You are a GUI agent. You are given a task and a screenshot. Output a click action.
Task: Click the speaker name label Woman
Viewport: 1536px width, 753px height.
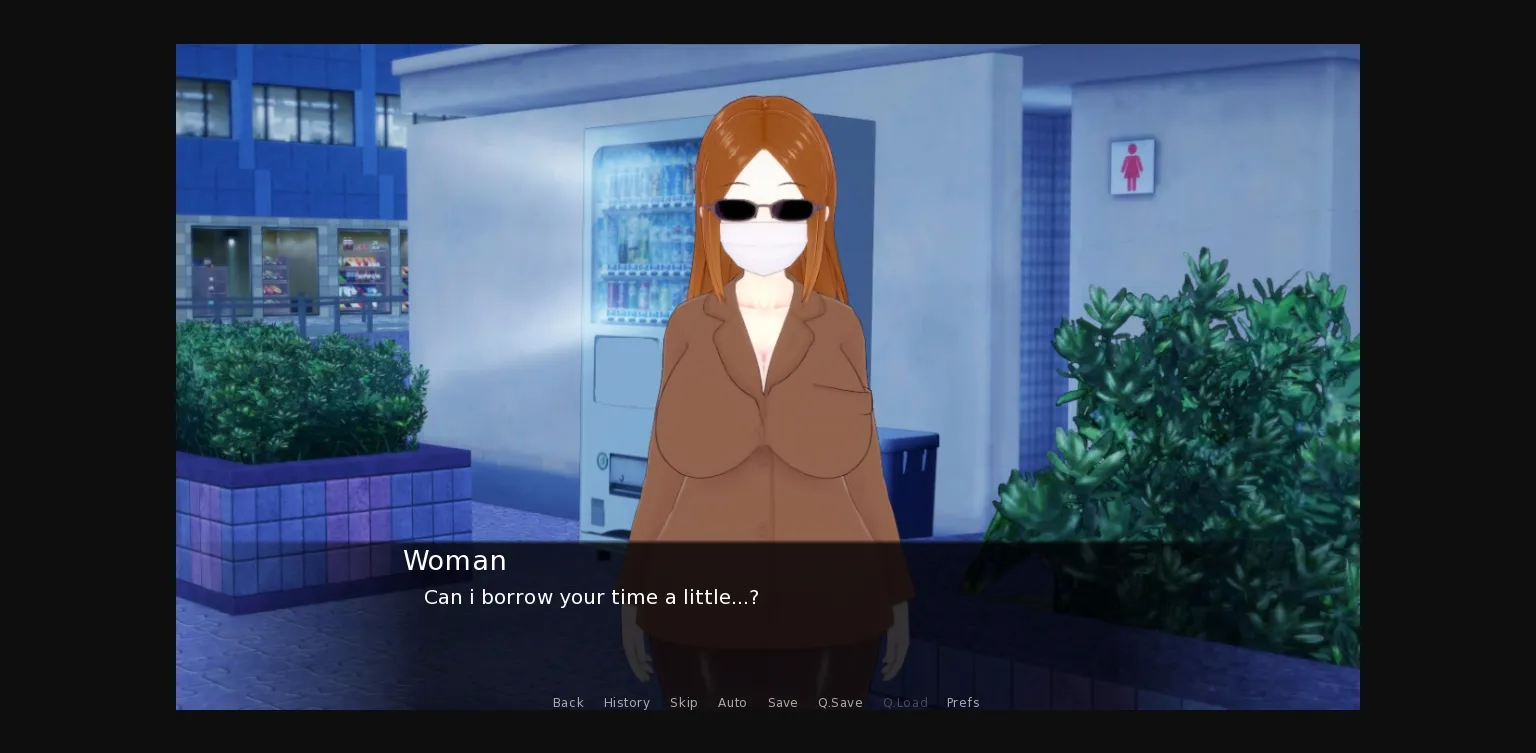455,561
